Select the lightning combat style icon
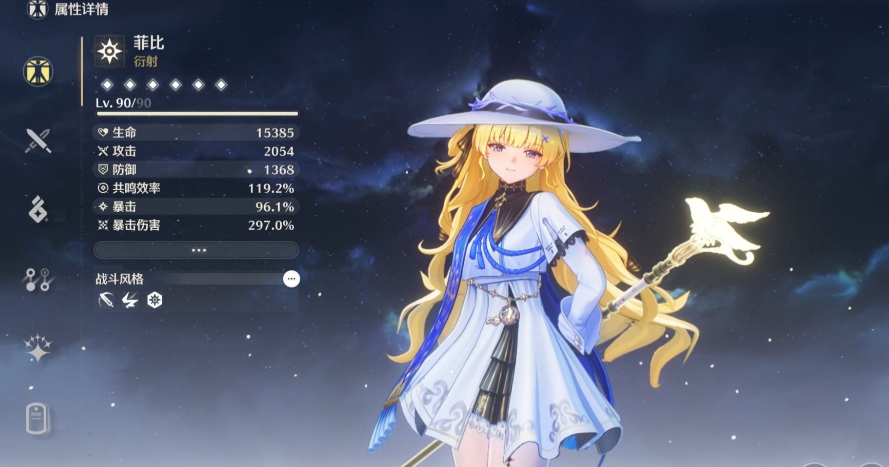This screenshot has height=467, width=889. (x=130, y=300)
